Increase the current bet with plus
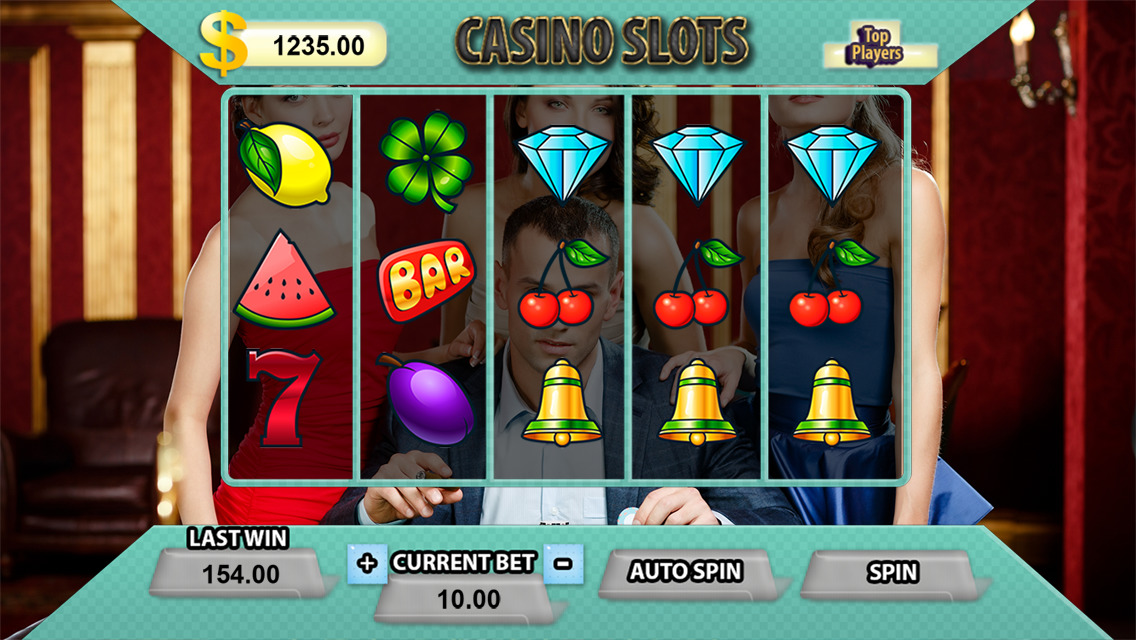Viewport: 1136px width, 640px height. 367,564
